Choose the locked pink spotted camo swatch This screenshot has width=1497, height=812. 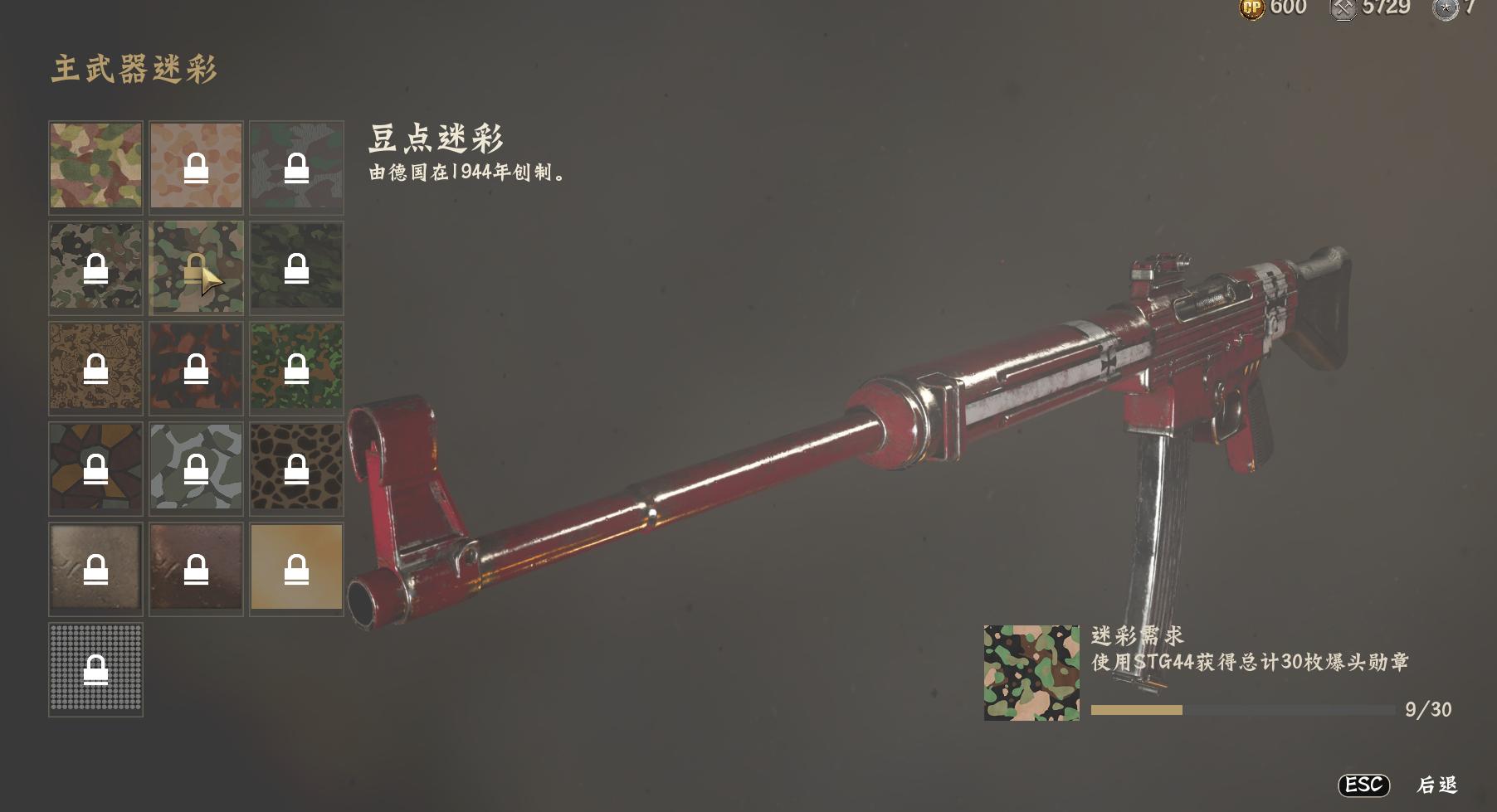[196, 165]
